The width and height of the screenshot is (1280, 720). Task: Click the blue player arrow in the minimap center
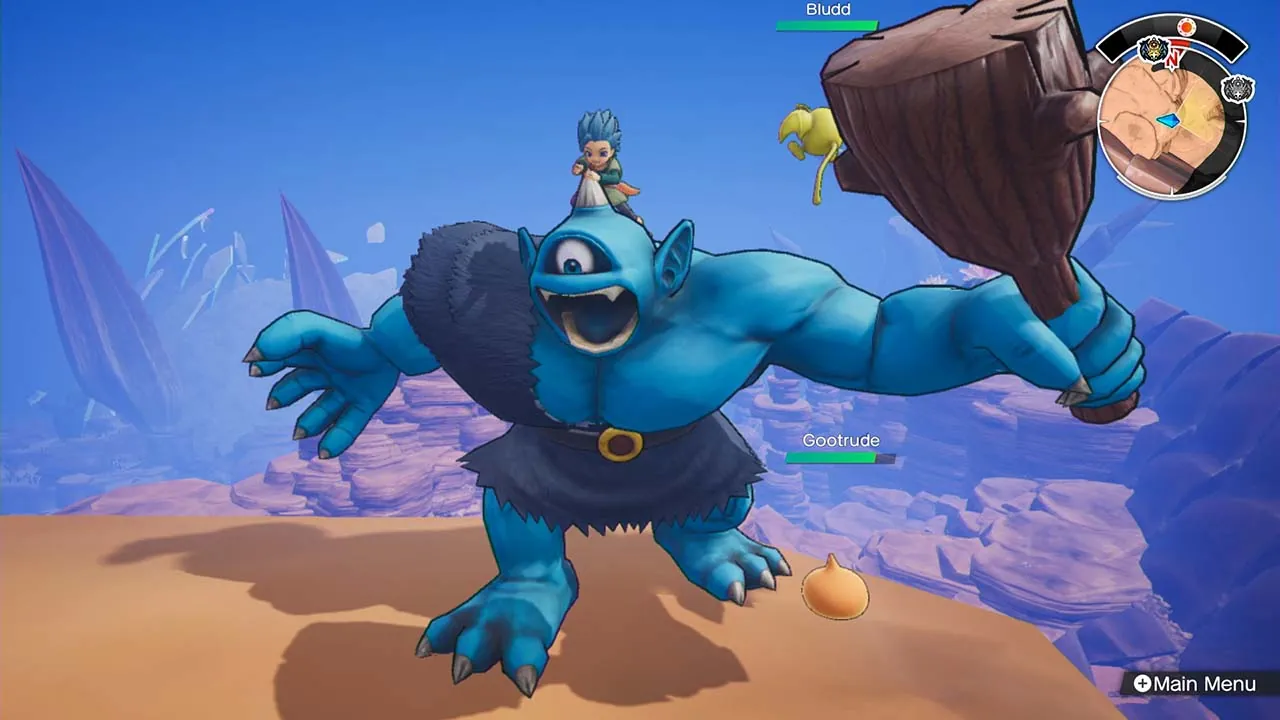1169,119
